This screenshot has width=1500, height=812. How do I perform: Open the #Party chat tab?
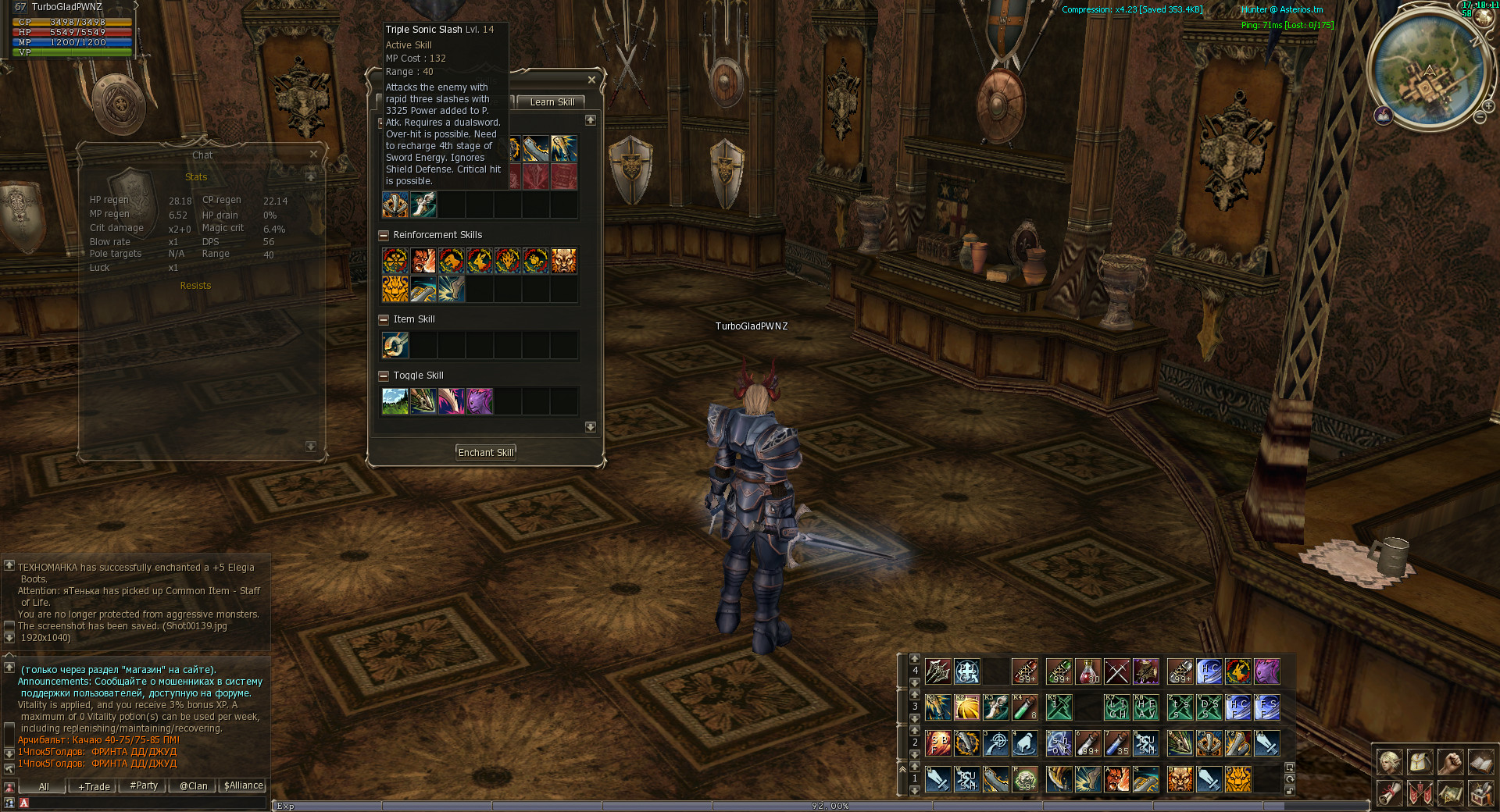pyautogui.click(x=144, y=786)
